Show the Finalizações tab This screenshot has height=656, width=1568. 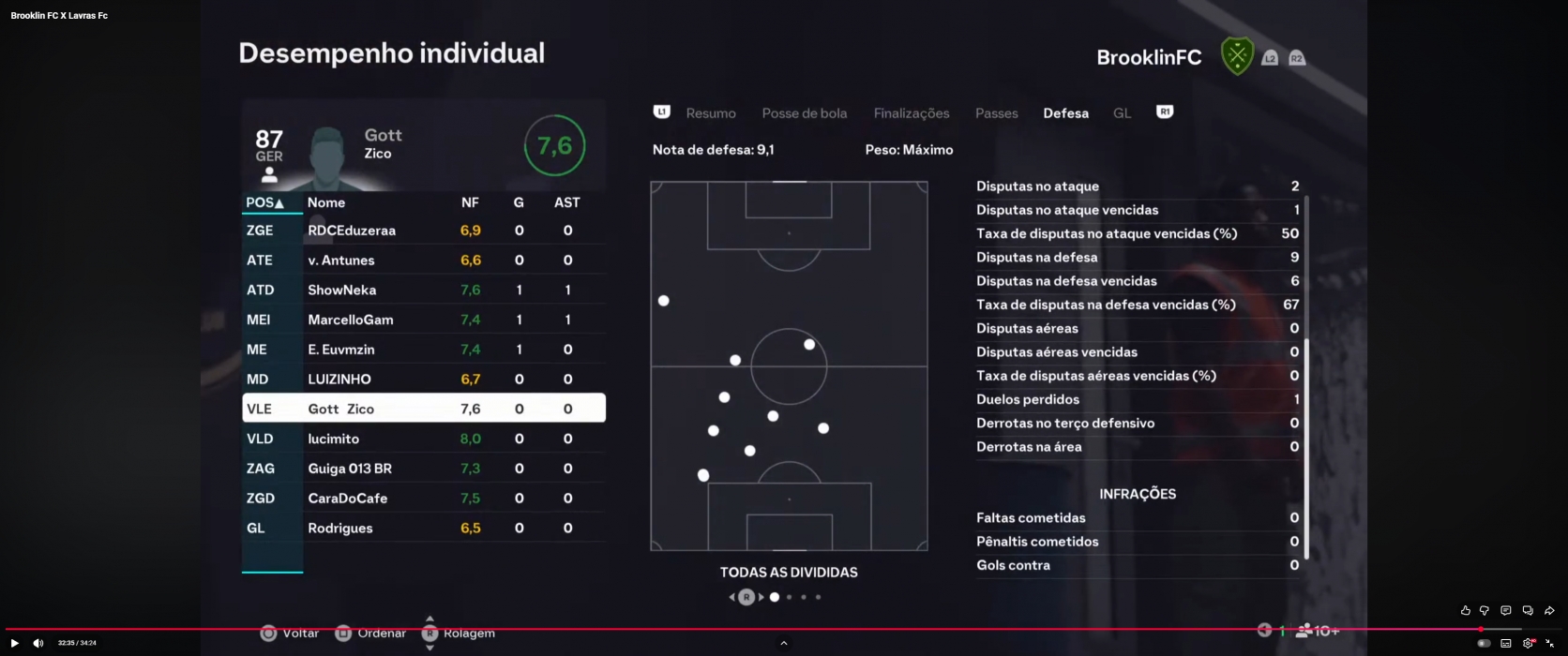pos(911,113)
